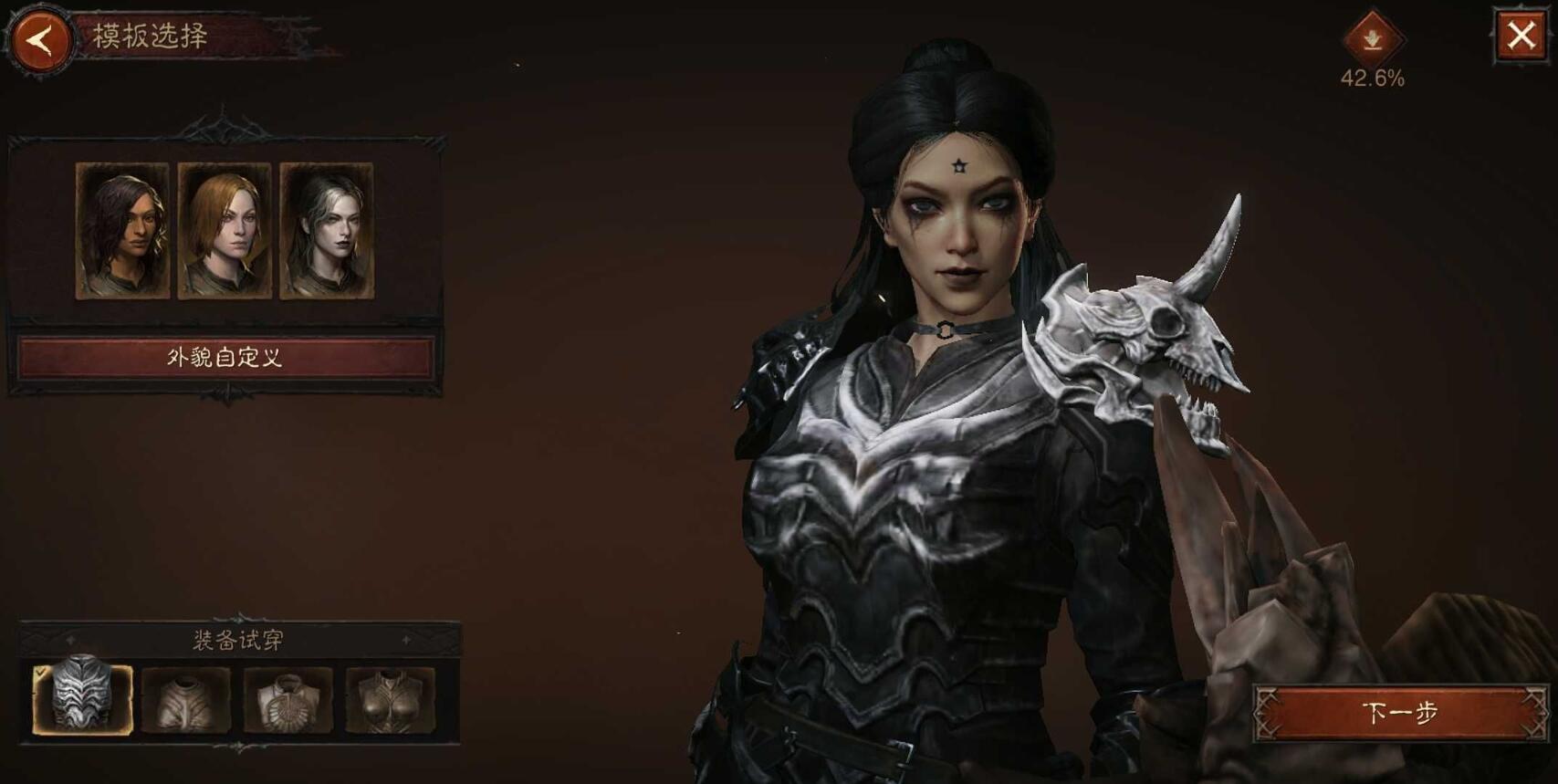Choose the blonde short-haired face template
The height and width of the screenshot is (784, 1558).
225,231
